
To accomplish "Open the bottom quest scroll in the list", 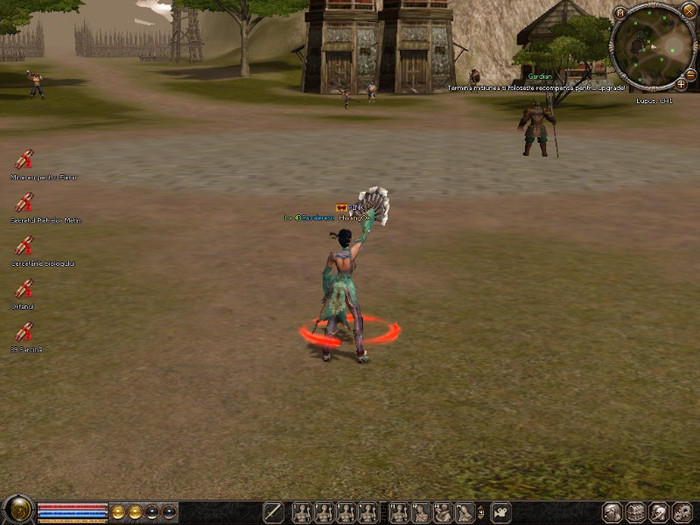I will click(24, 331).
